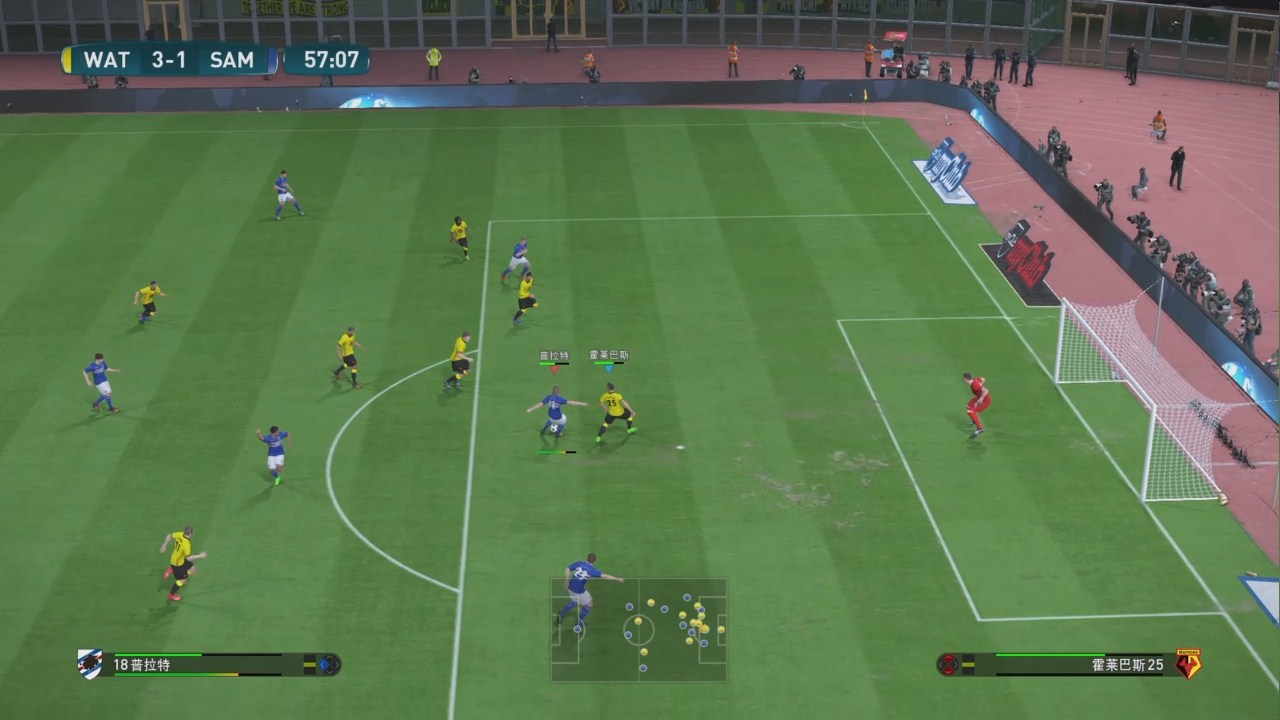The height and width of the screenshot is (720, 1280).
Task: Click the tactics indicator icon beside 普拉特's panel
Action: point(329,664)
